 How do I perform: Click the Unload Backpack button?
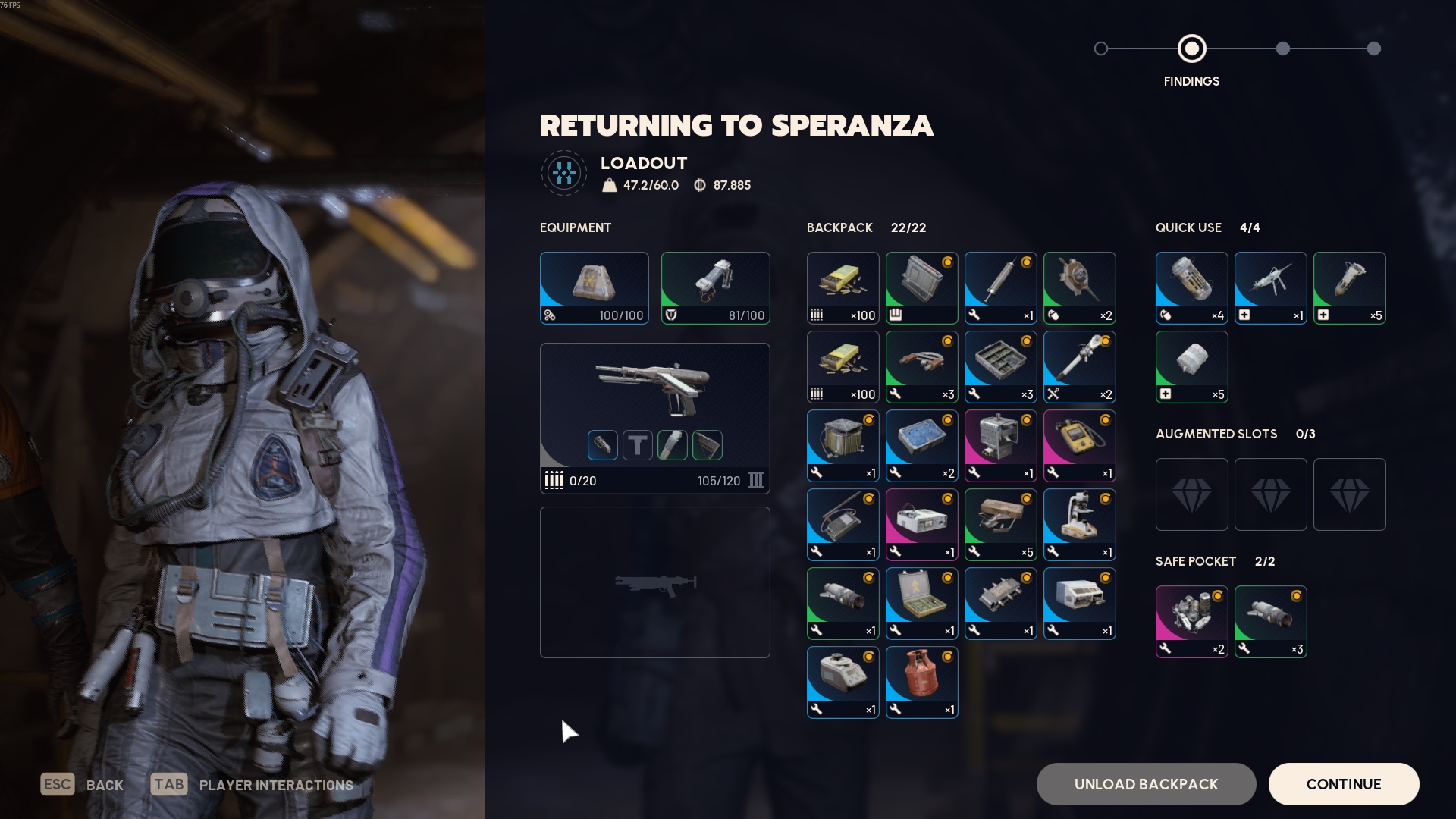[x=1146, y=784]
